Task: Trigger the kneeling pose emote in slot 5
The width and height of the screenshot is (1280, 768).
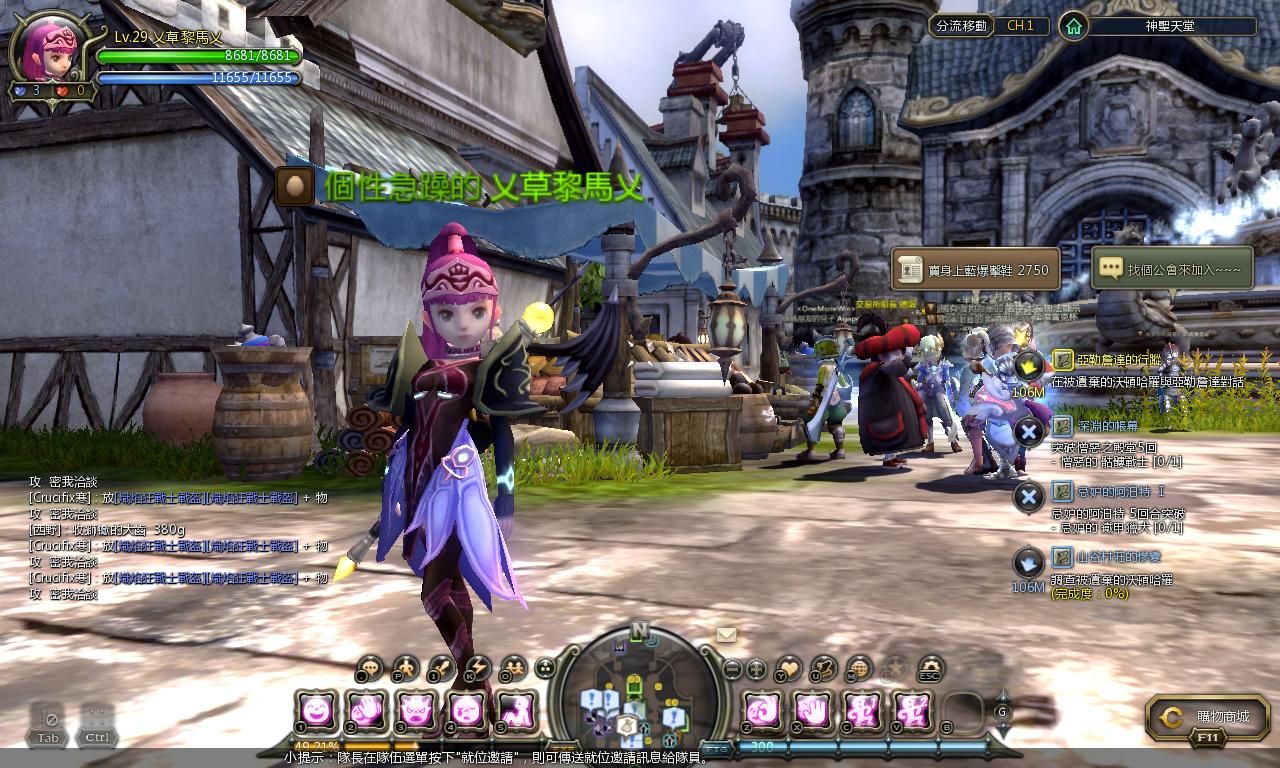Action: (515, 710)
